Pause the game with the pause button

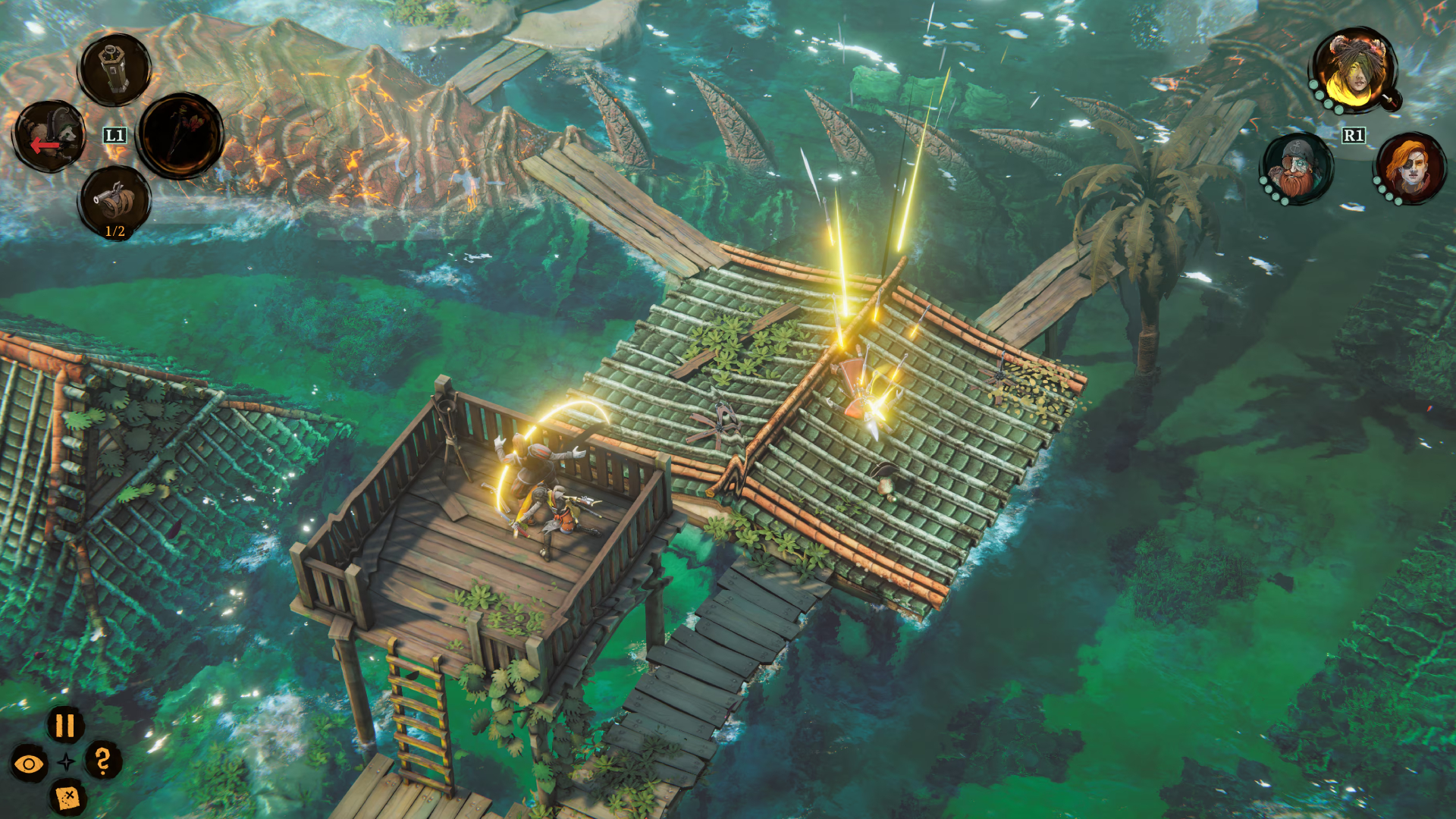pyautogui.click(x=65, y=726)
